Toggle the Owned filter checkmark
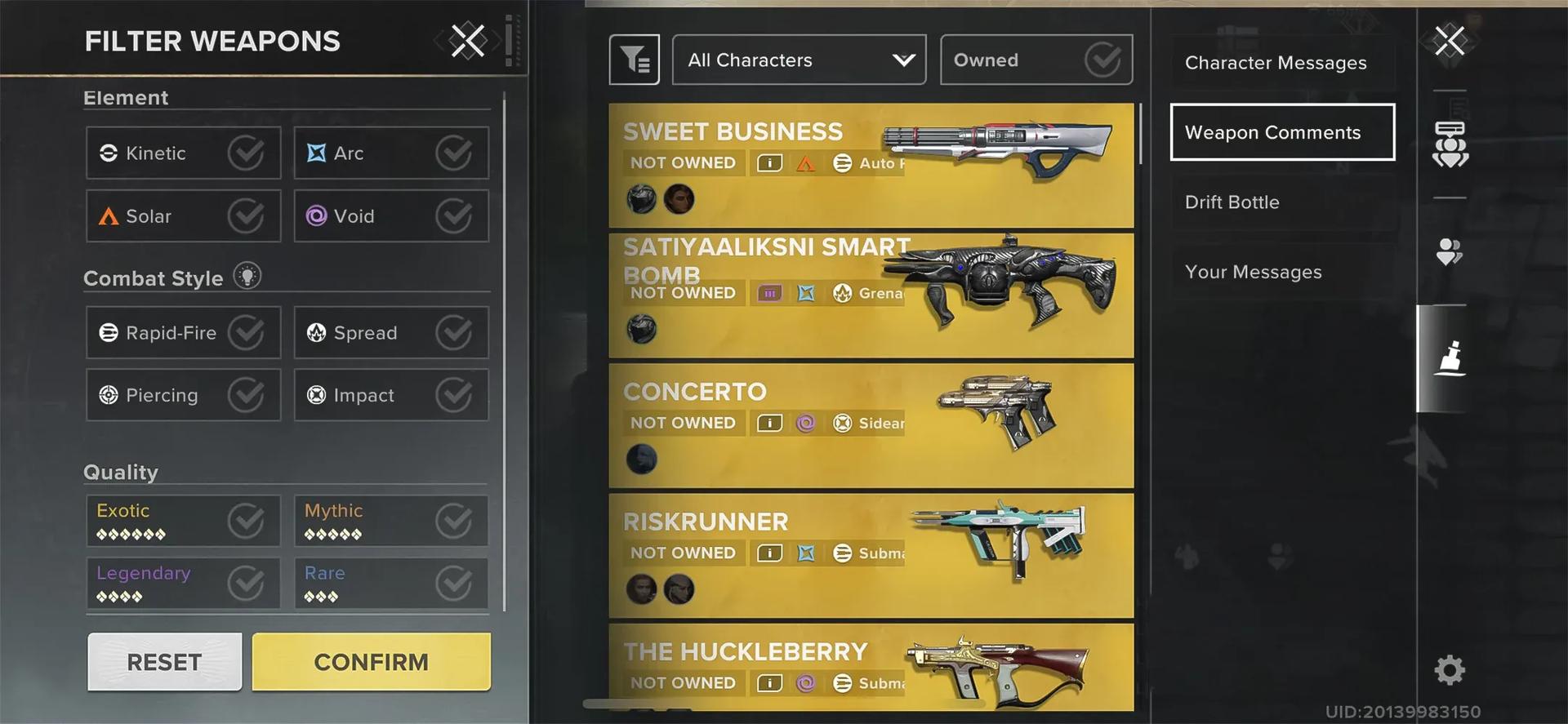 (1104, 59)
